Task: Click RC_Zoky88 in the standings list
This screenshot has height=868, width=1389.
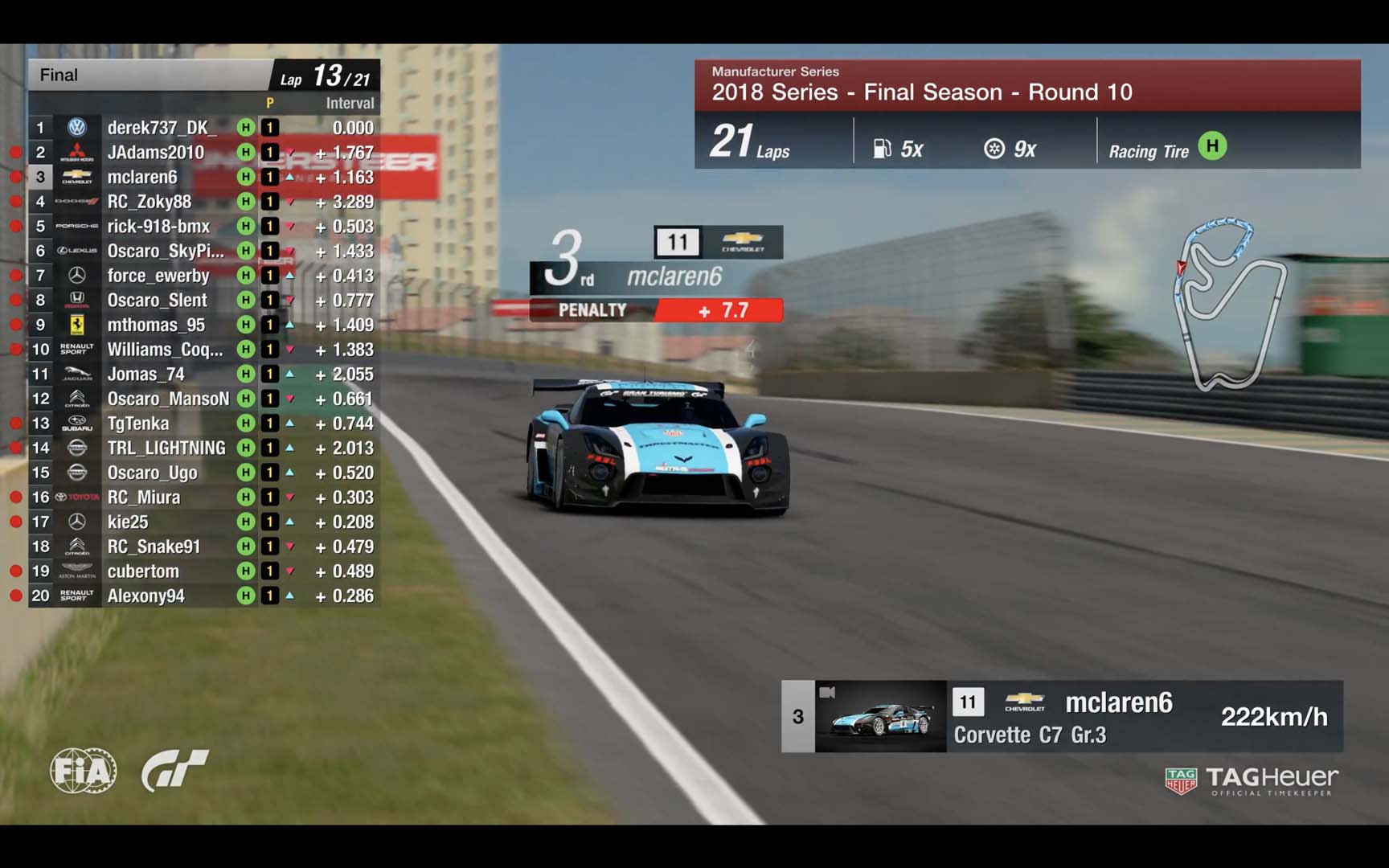Action: (150, 202)
